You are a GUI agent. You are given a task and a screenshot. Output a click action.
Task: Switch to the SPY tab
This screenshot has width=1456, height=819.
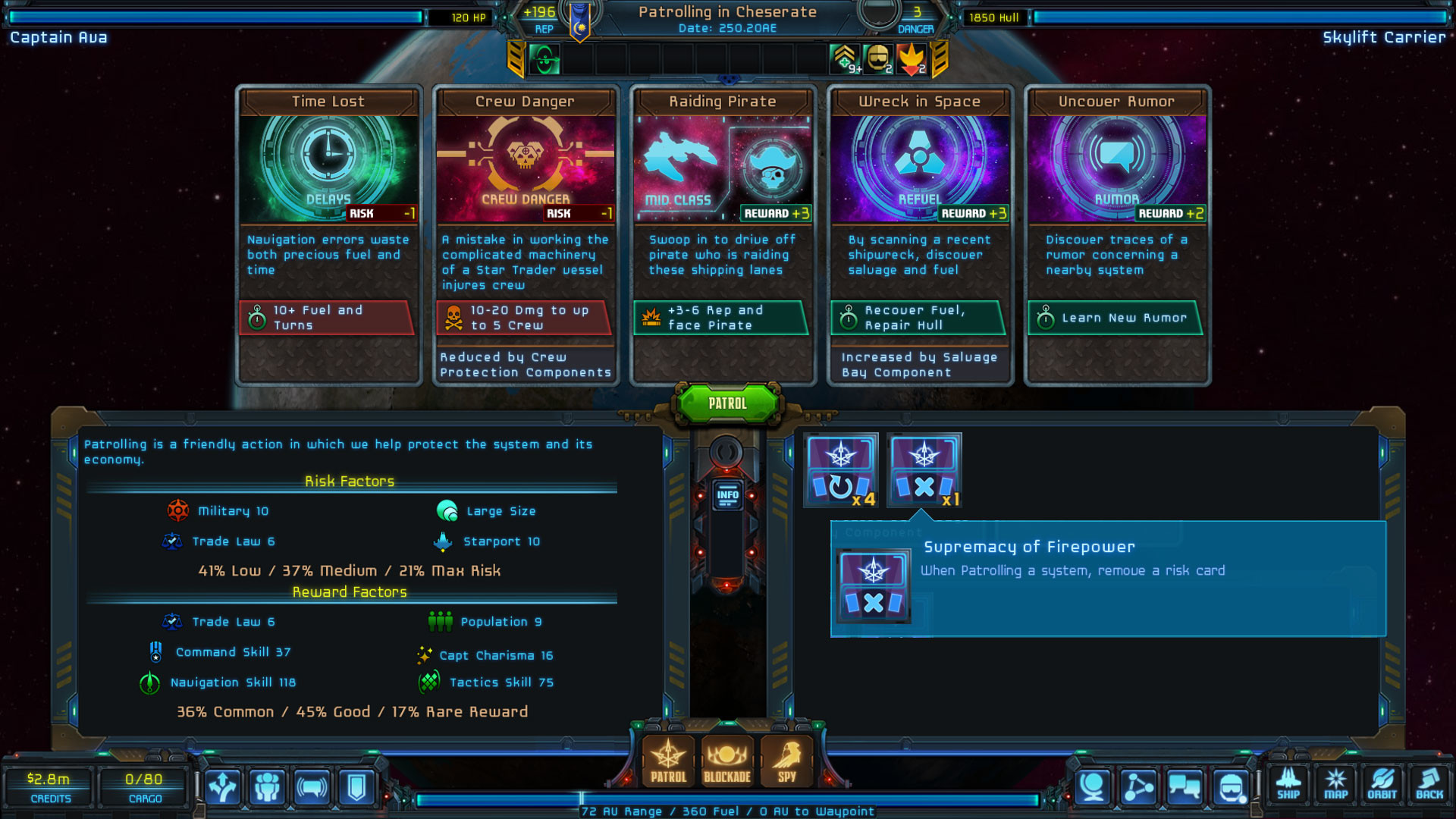(787, 762)
